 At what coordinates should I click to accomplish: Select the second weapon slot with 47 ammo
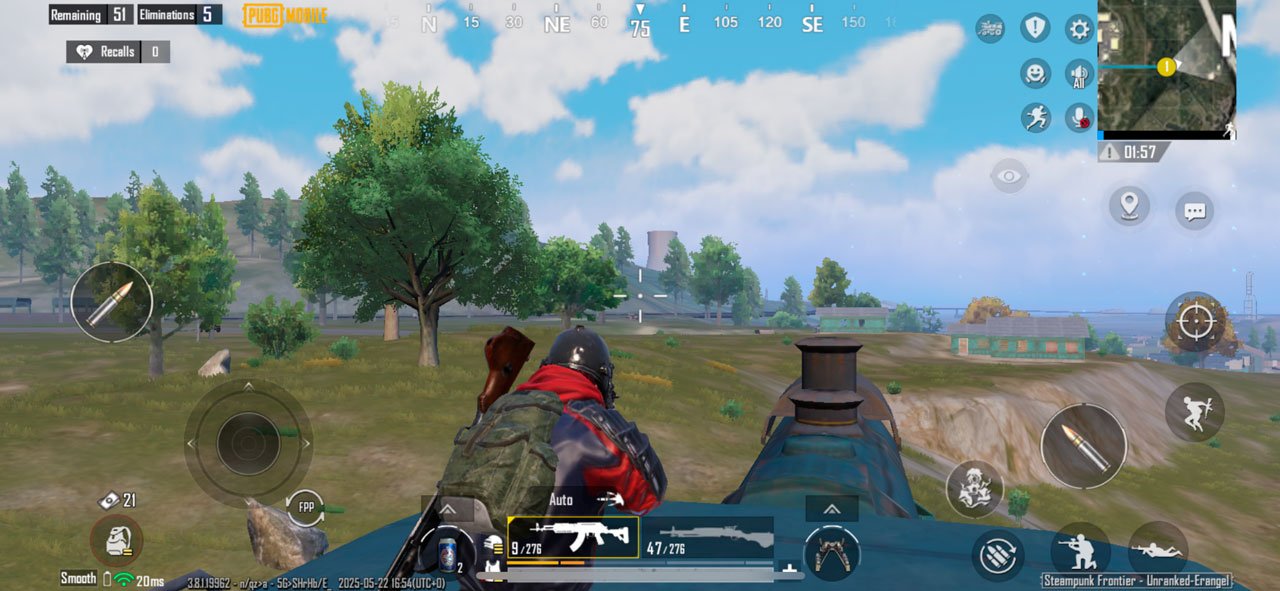(x=708, y=537)
